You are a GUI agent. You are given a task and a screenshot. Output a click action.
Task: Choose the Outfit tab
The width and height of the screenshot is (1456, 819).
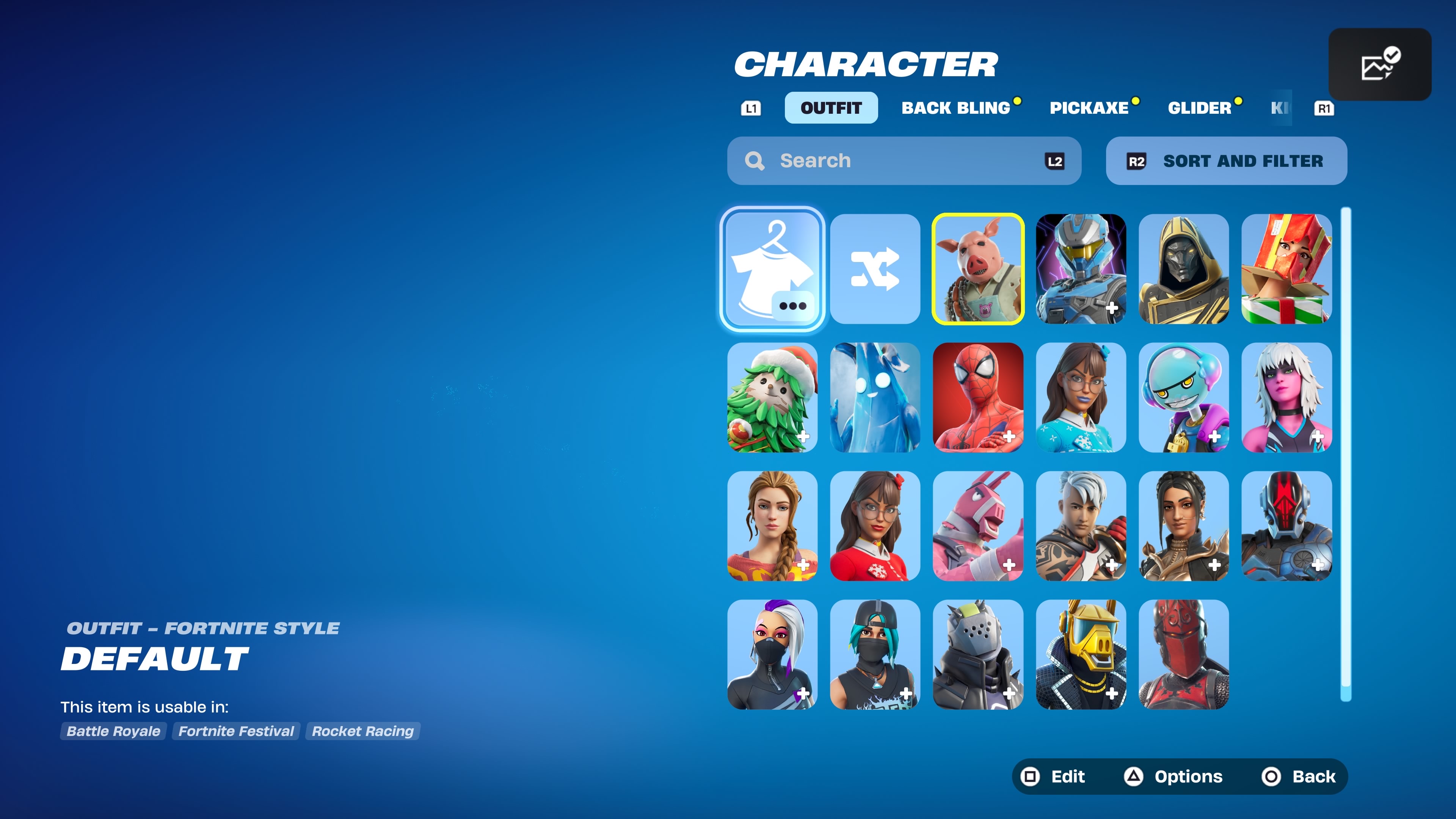tap(831, 108)
